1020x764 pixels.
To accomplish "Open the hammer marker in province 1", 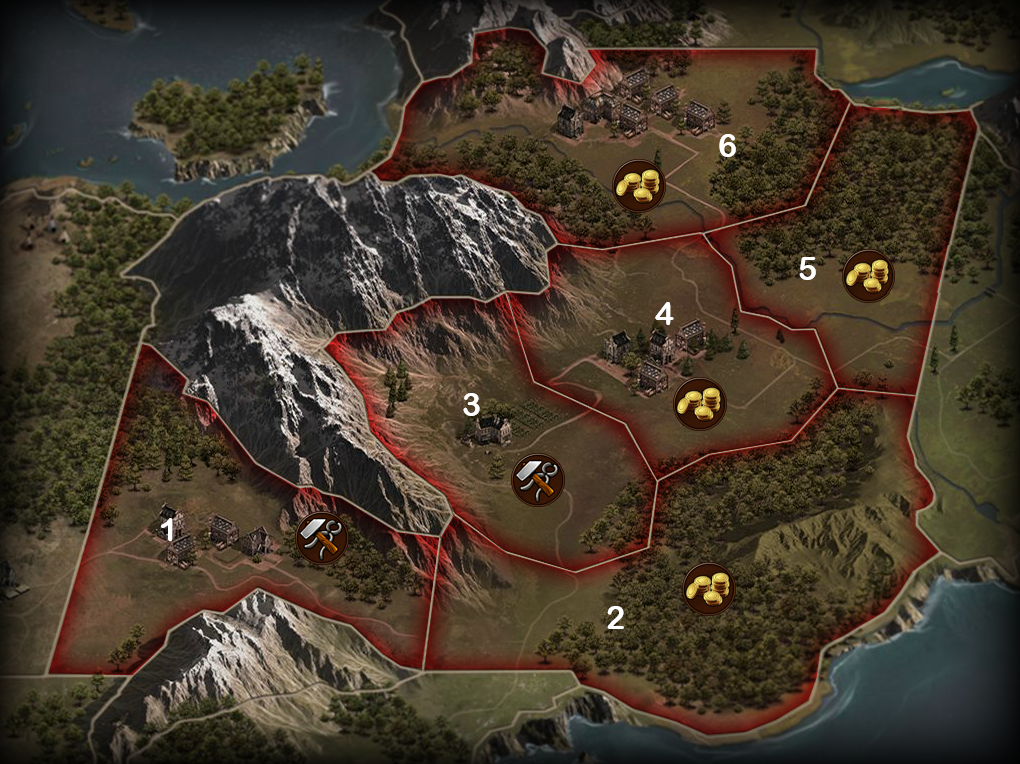I will point(323,538).
